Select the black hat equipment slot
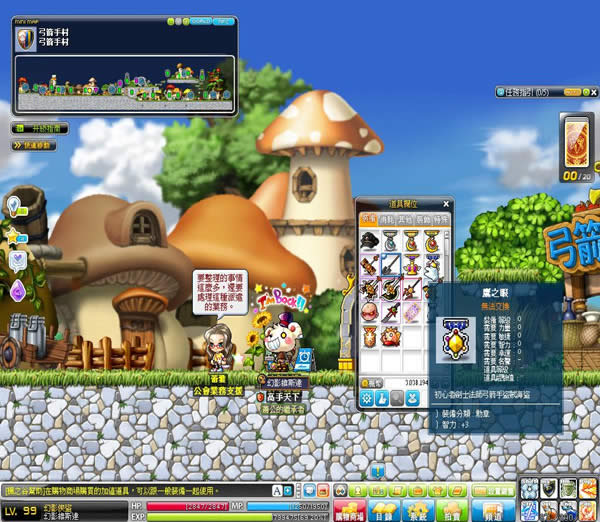Image resolution: width=600 pixels, height=522 pixels. (369, 240)
